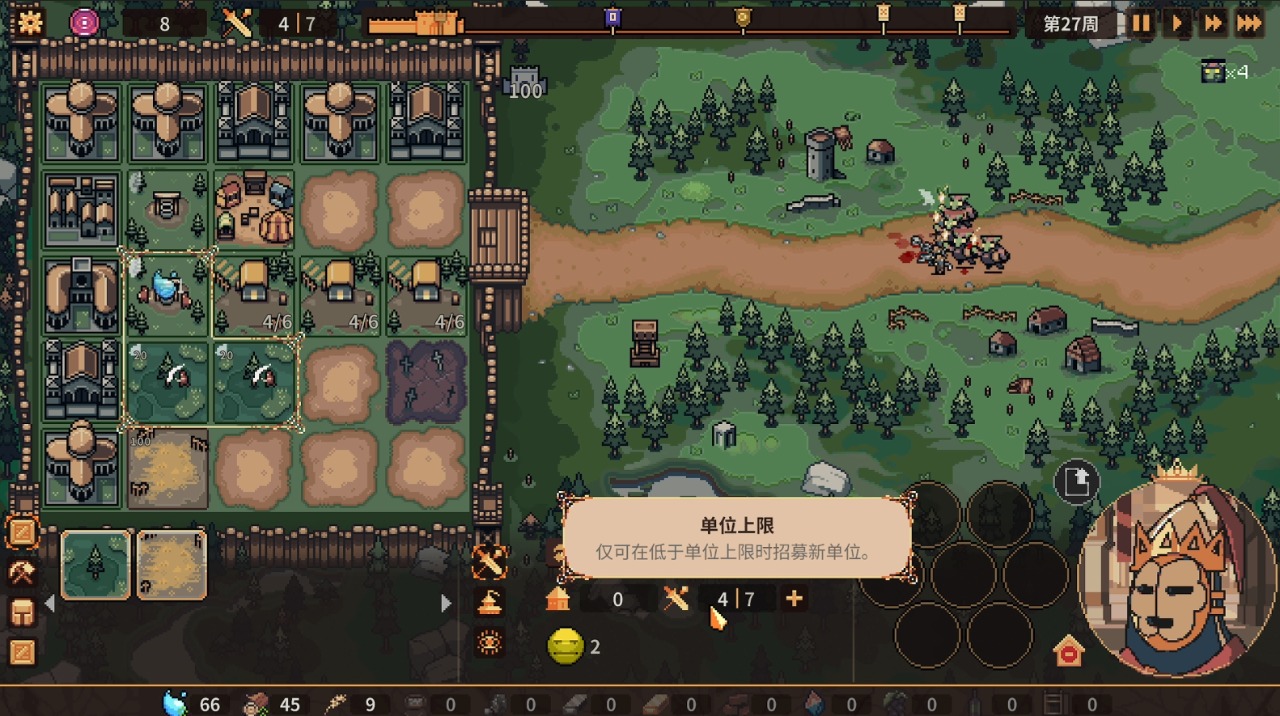Open the hammer and pickaxe build tab
The image size is (1280, 716).
pos(22,572)
